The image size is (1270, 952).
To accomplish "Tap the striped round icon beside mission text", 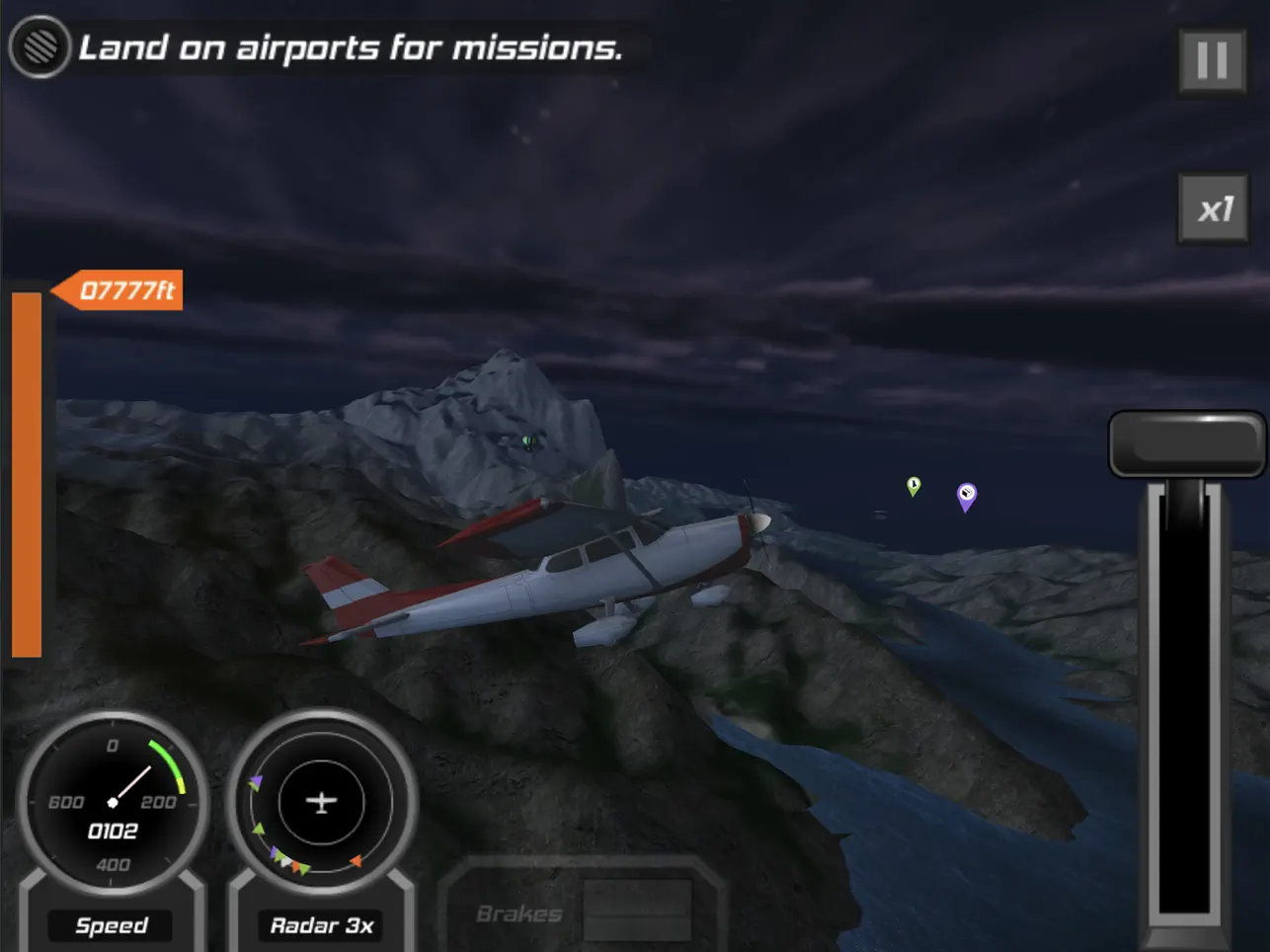I will click(x=40, y=46).
